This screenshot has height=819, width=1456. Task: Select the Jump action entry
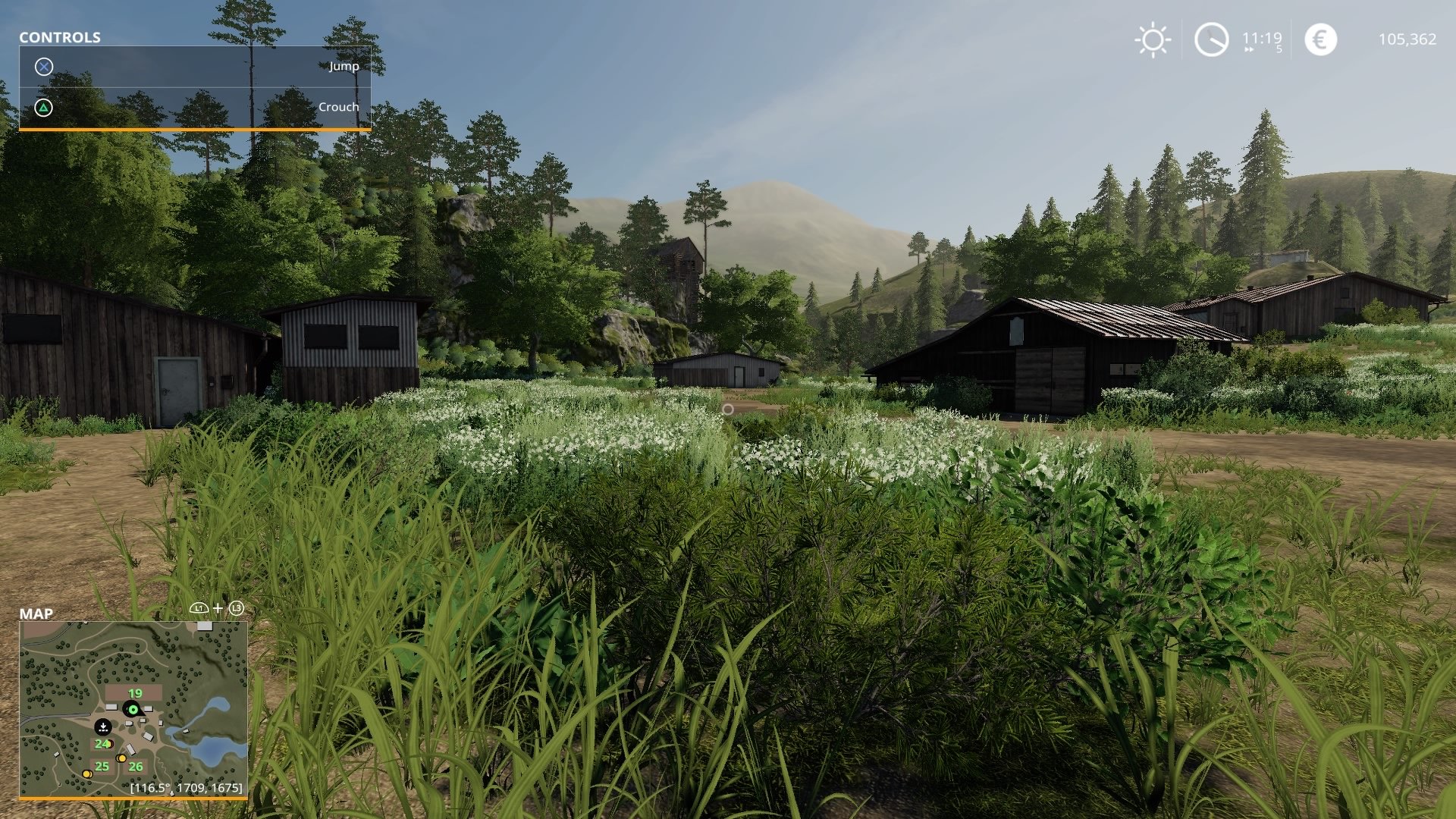click(343, 66)
